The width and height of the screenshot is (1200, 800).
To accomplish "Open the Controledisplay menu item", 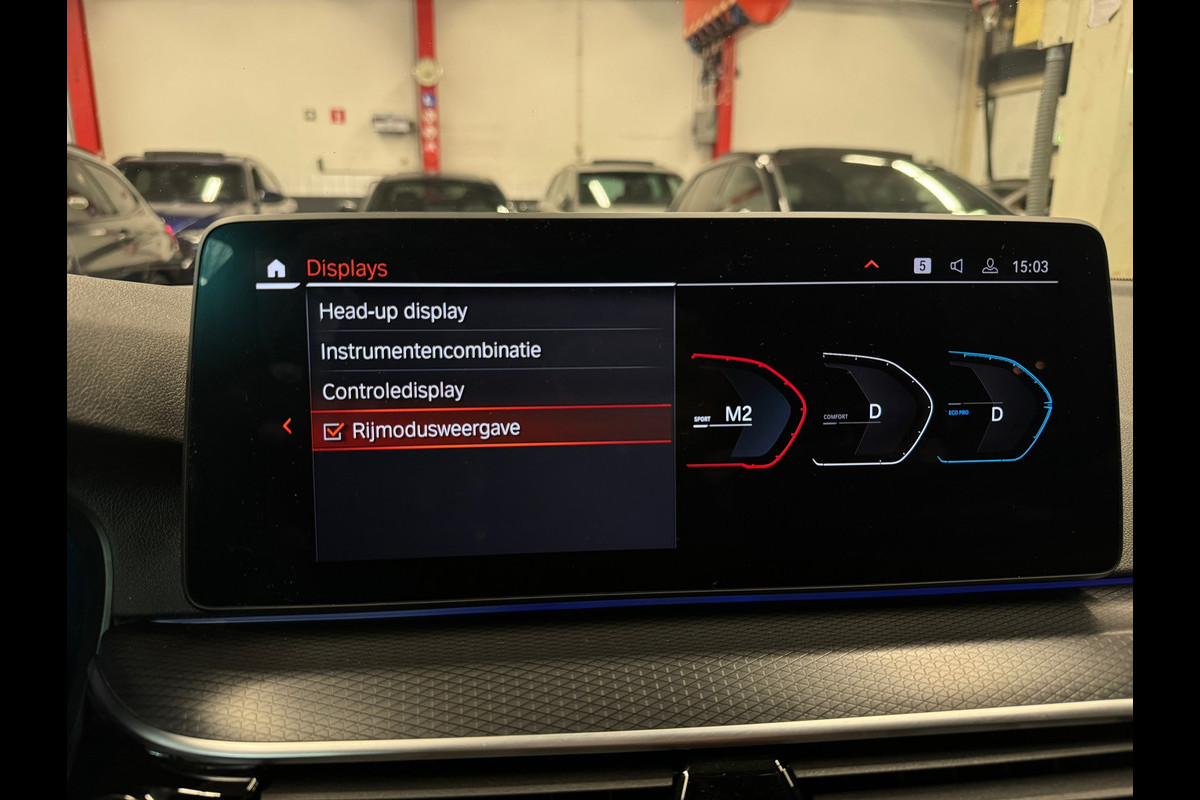I will coord(393,390).
